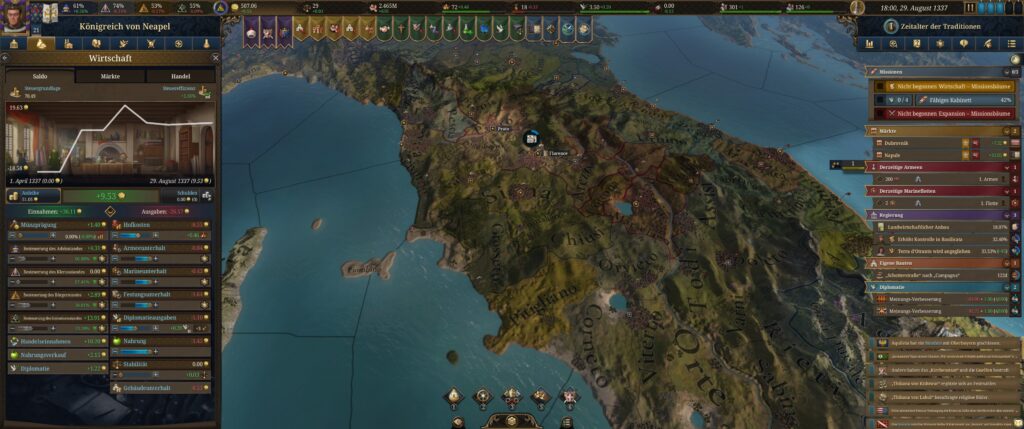The width and height of the screenshot is (1024, 429).
Task: Select the 'Nicht begonnen Expansion' mission tree
Action: click(x=940, y=114)
